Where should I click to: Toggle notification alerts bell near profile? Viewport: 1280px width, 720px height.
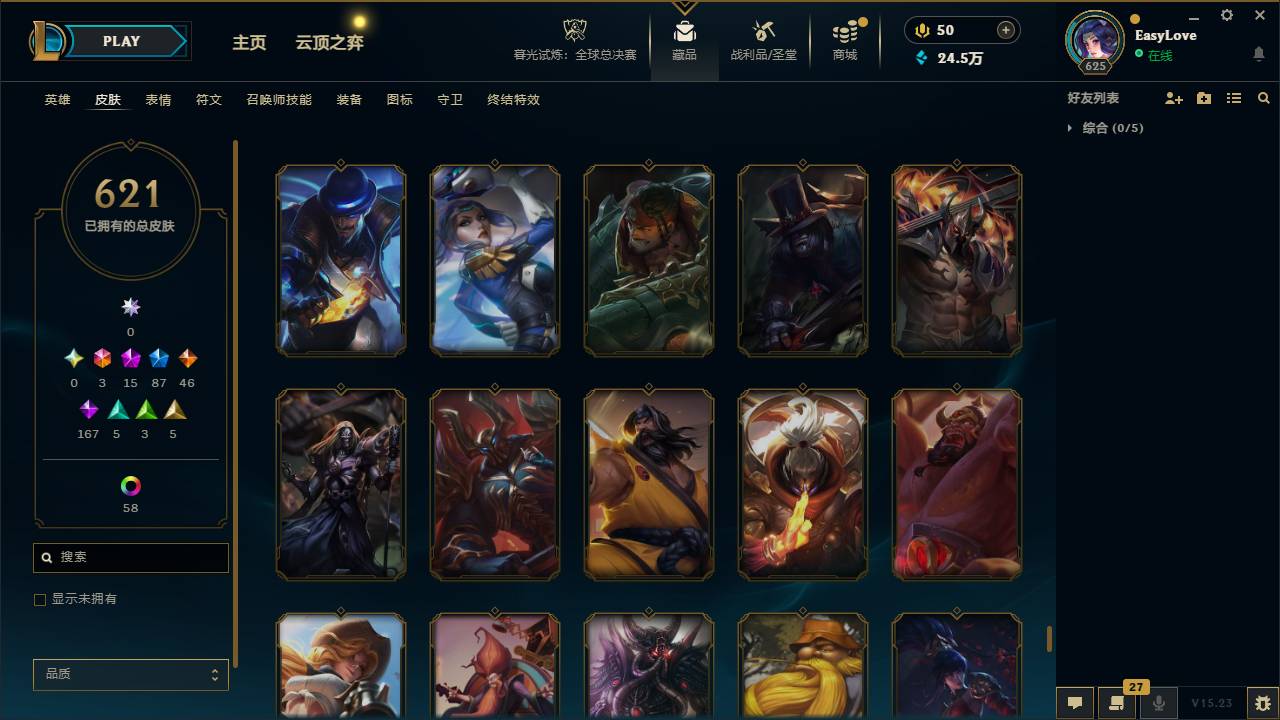coord(1258,53)
